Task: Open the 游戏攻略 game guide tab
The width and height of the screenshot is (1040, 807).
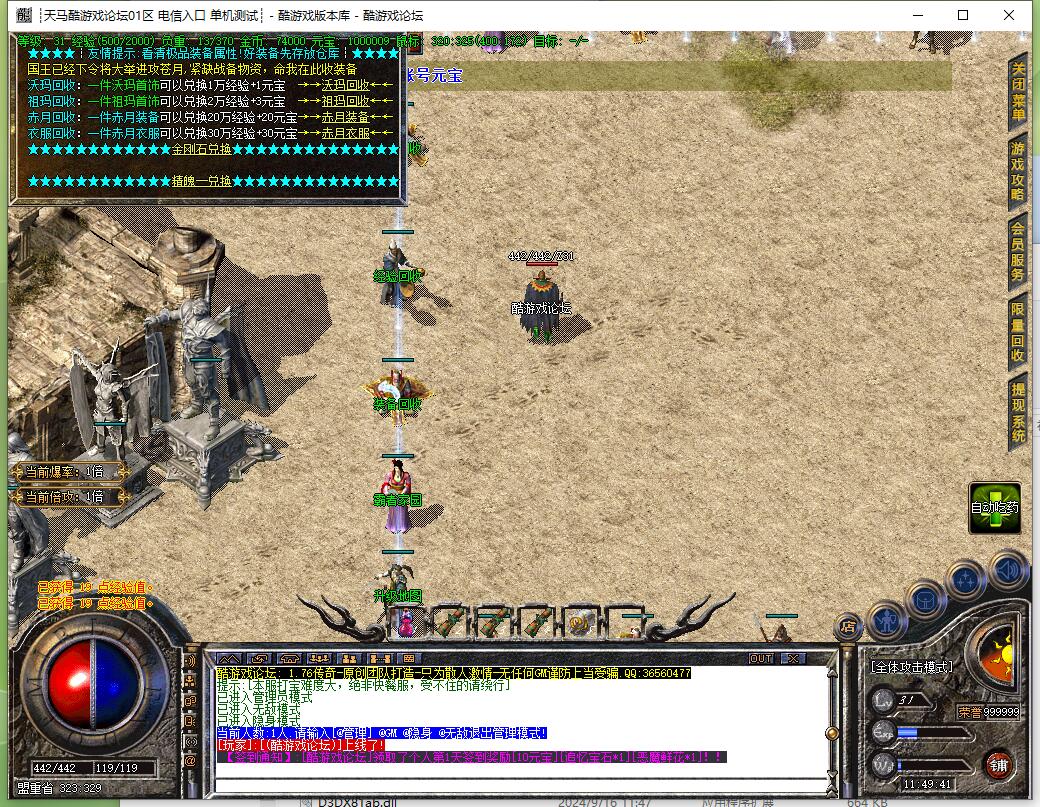Action: point(1018,172)
